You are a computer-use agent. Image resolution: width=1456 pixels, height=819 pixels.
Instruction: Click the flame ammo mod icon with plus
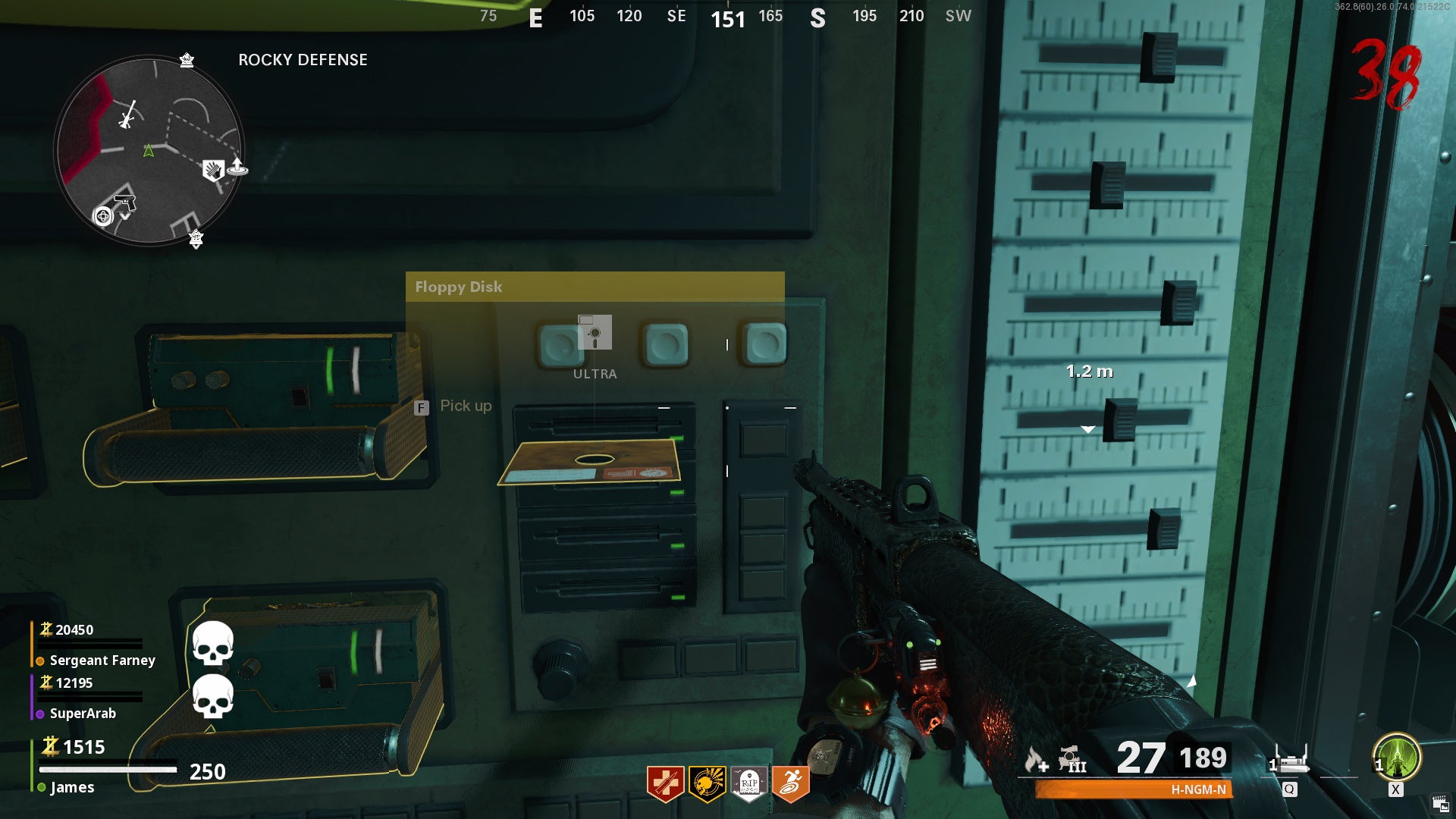coord(1034,760)
